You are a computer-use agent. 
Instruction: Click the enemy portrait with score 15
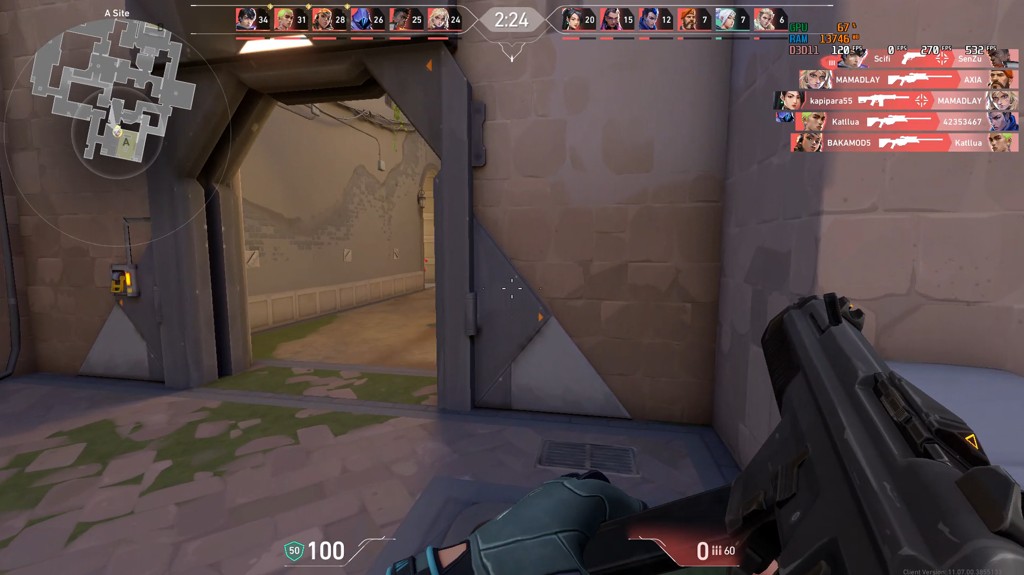(x=610, y=19)
